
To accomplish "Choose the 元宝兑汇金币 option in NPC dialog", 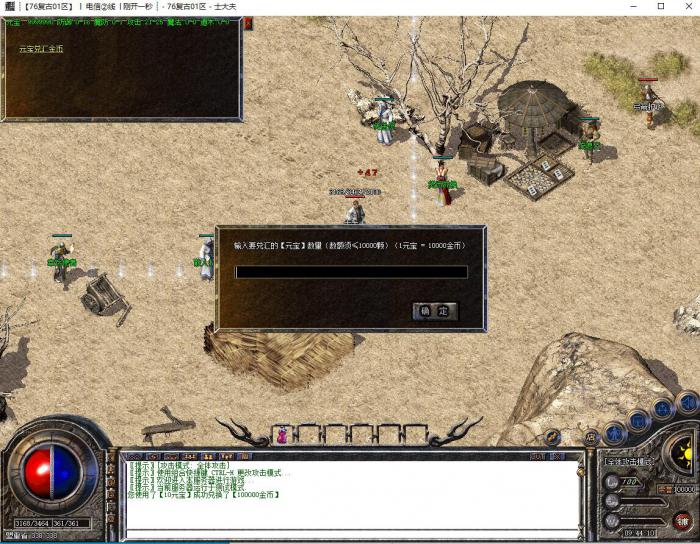I will tap(41, 49).
